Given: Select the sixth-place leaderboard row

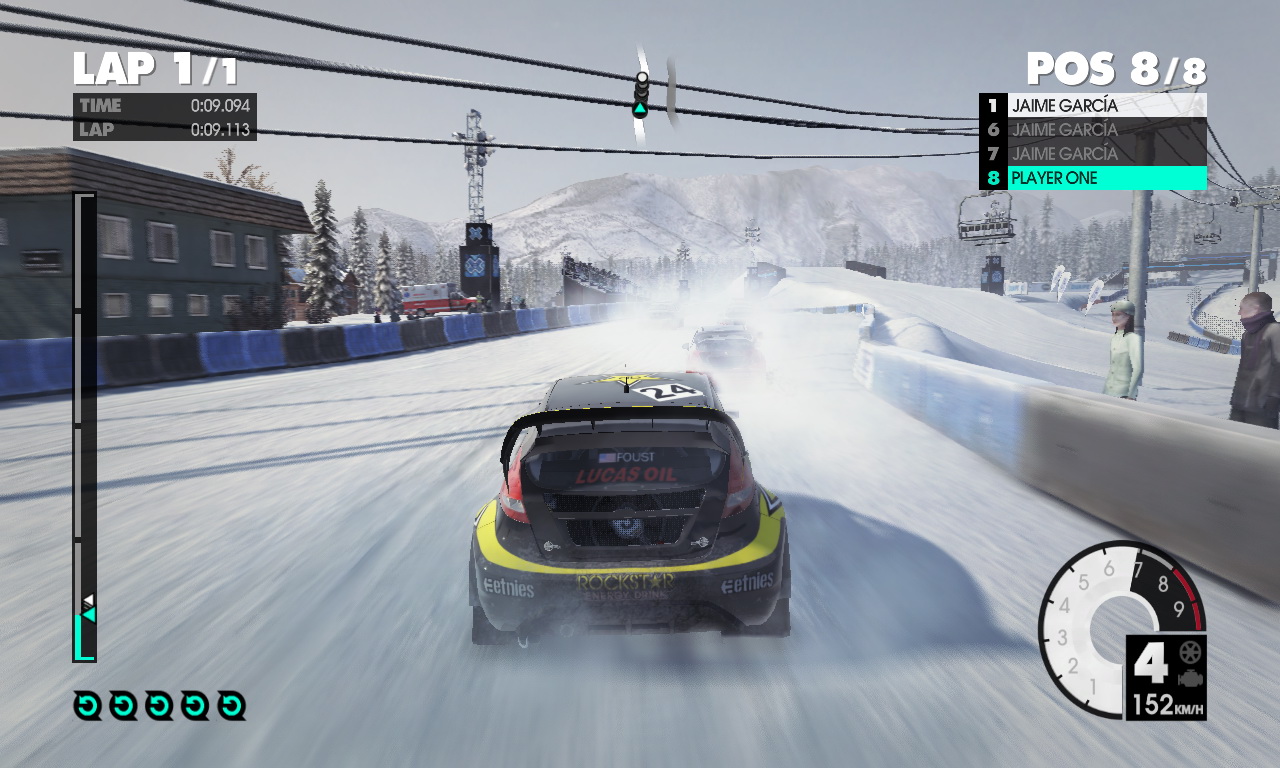Looking at the screenshot, I should [x=1093, y=130].
